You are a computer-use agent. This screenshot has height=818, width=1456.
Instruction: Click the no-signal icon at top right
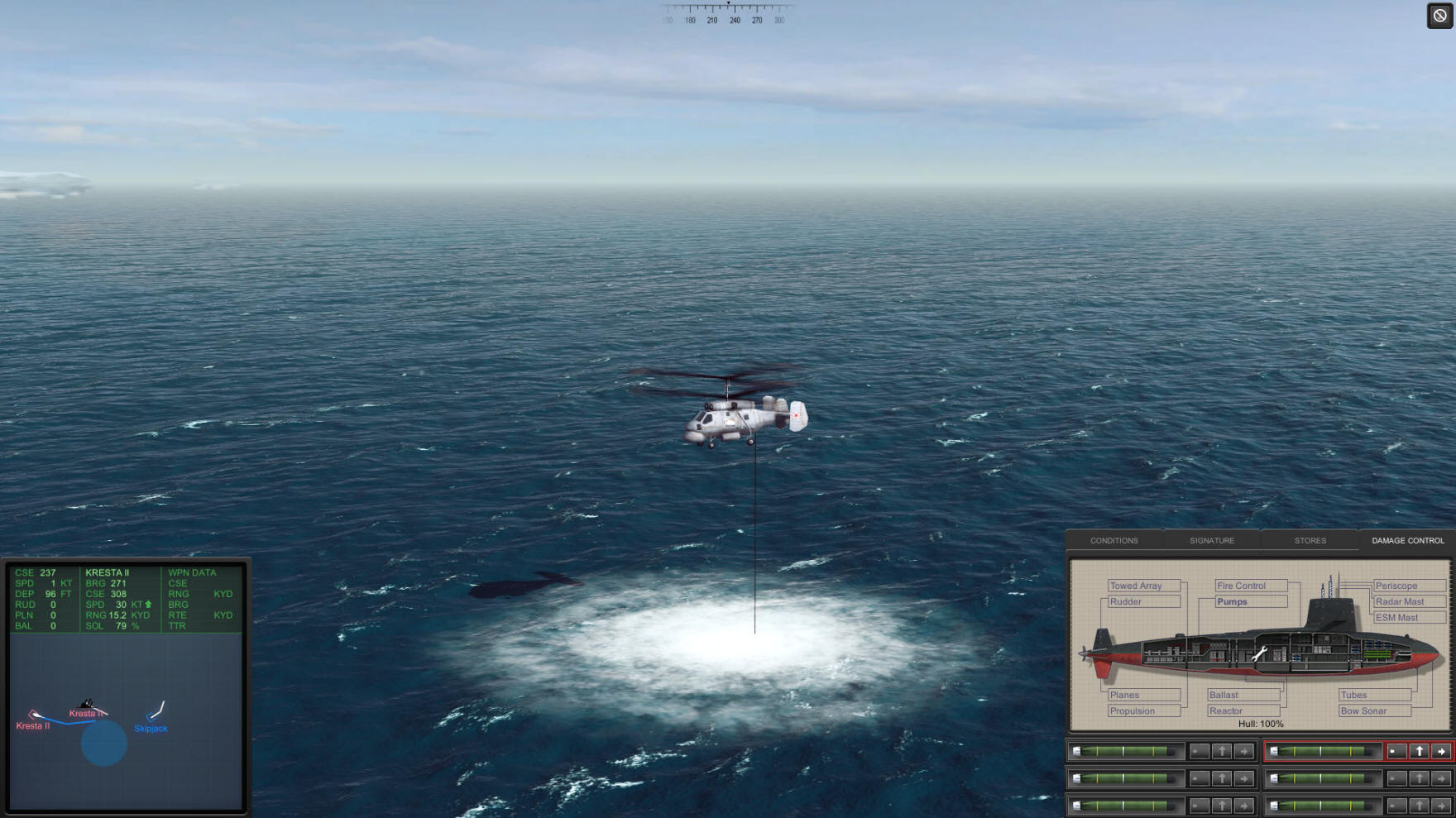pyautogui.click(x=1438, y=14)
